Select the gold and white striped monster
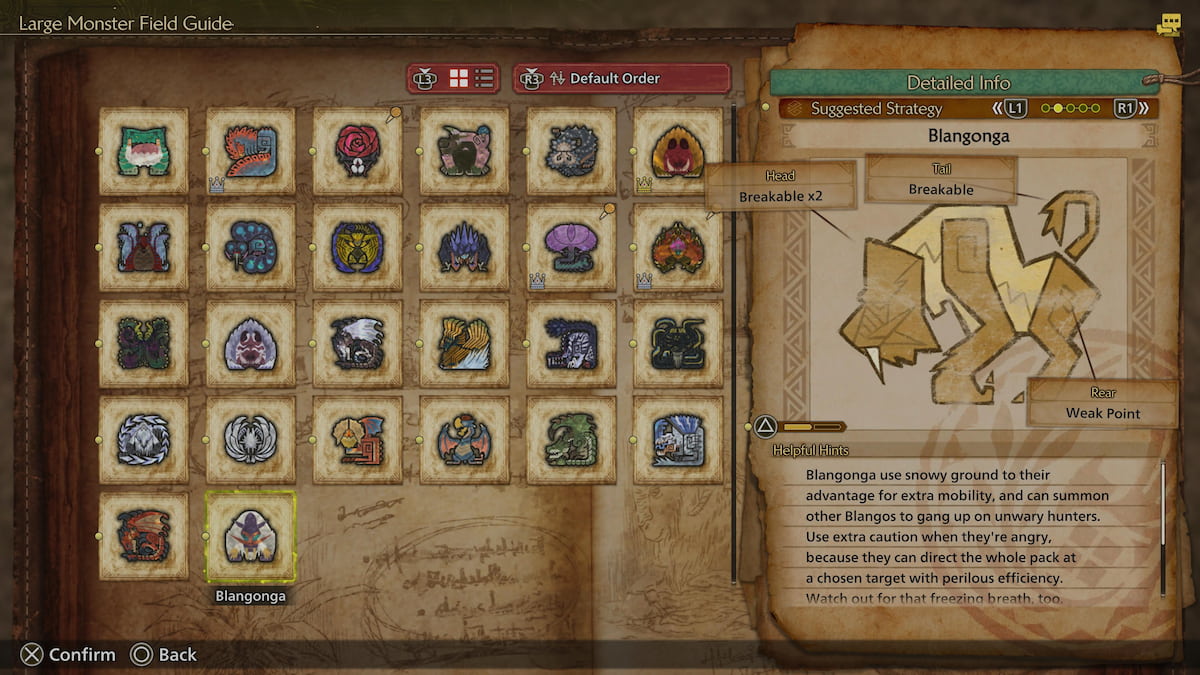 pyautogui.click(x=464, y=343)
